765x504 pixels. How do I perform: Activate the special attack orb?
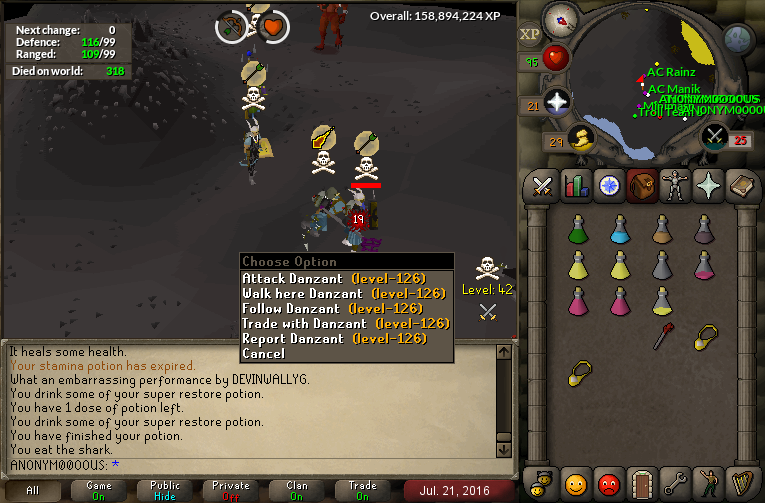(713, 136)
